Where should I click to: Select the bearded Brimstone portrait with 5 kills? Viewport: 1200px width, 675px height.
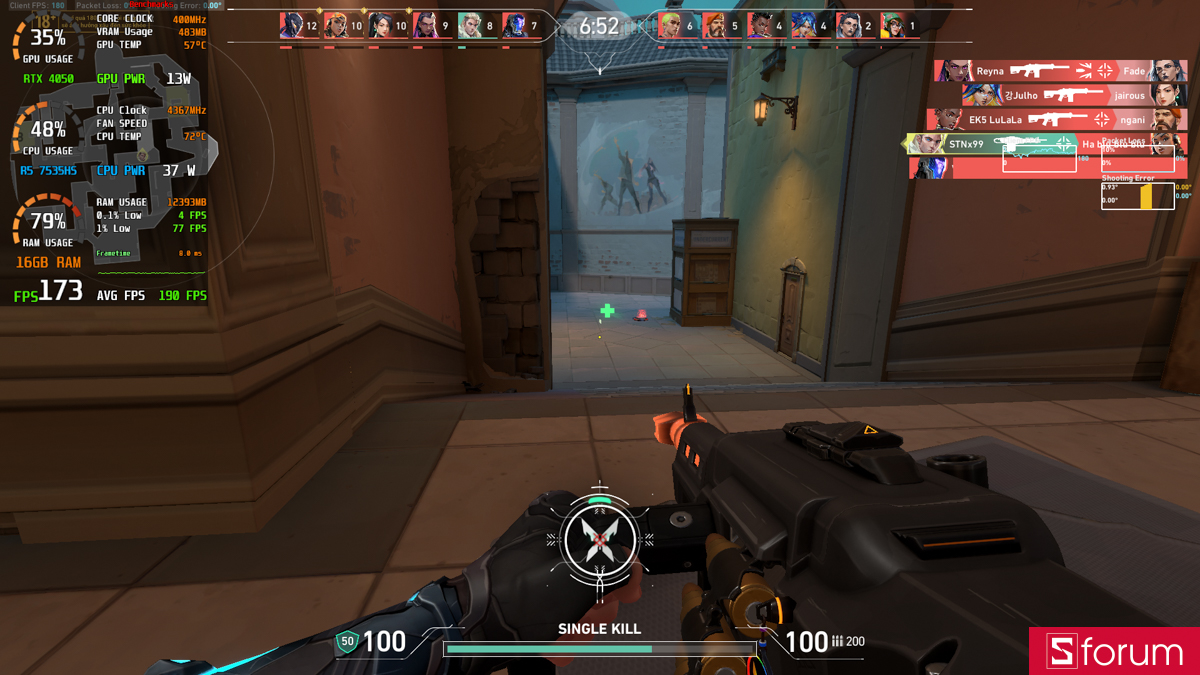716,26
